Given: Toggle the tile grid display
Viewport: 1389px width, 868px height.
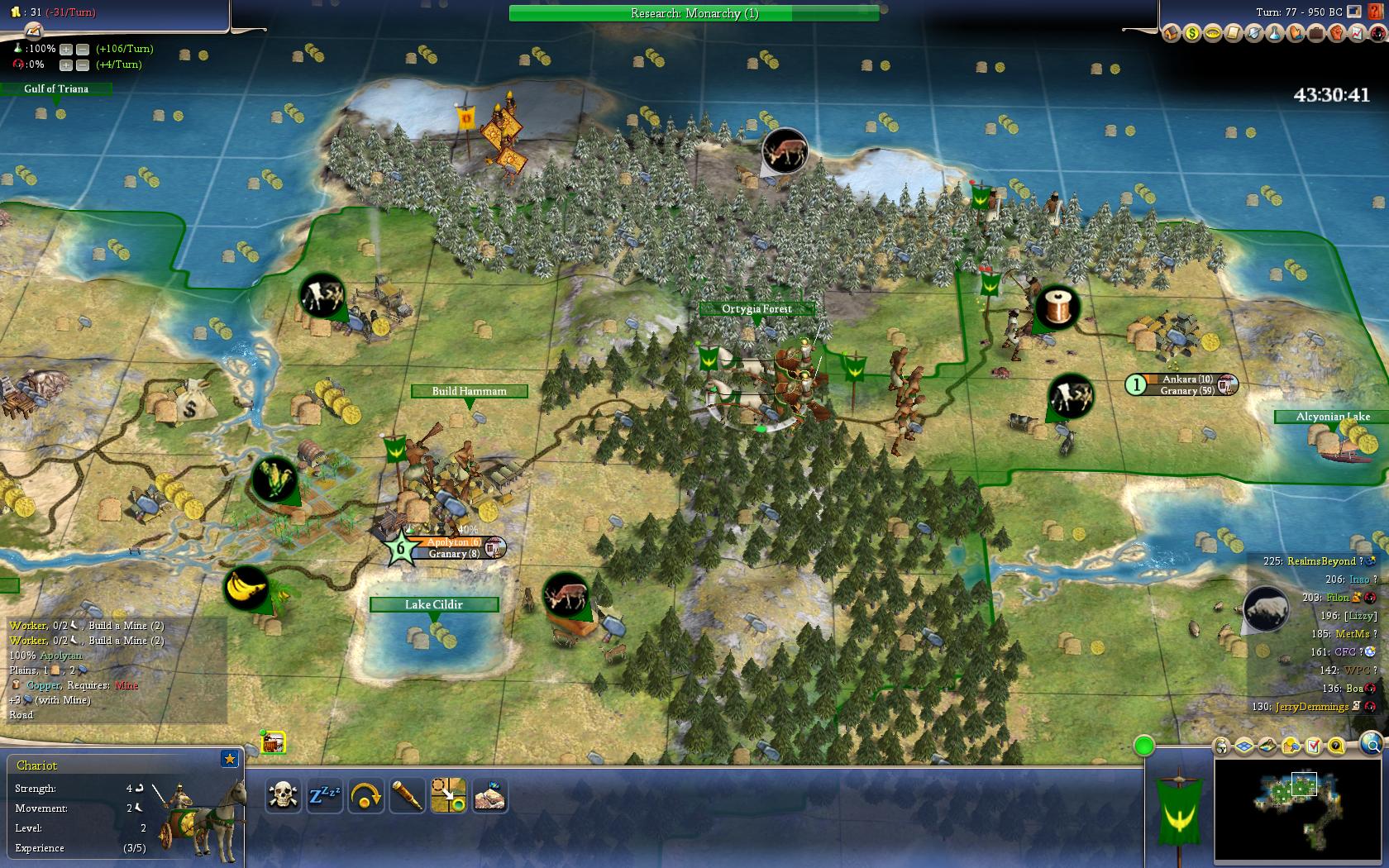Looking at the screenshot, I should (1244, 746).
